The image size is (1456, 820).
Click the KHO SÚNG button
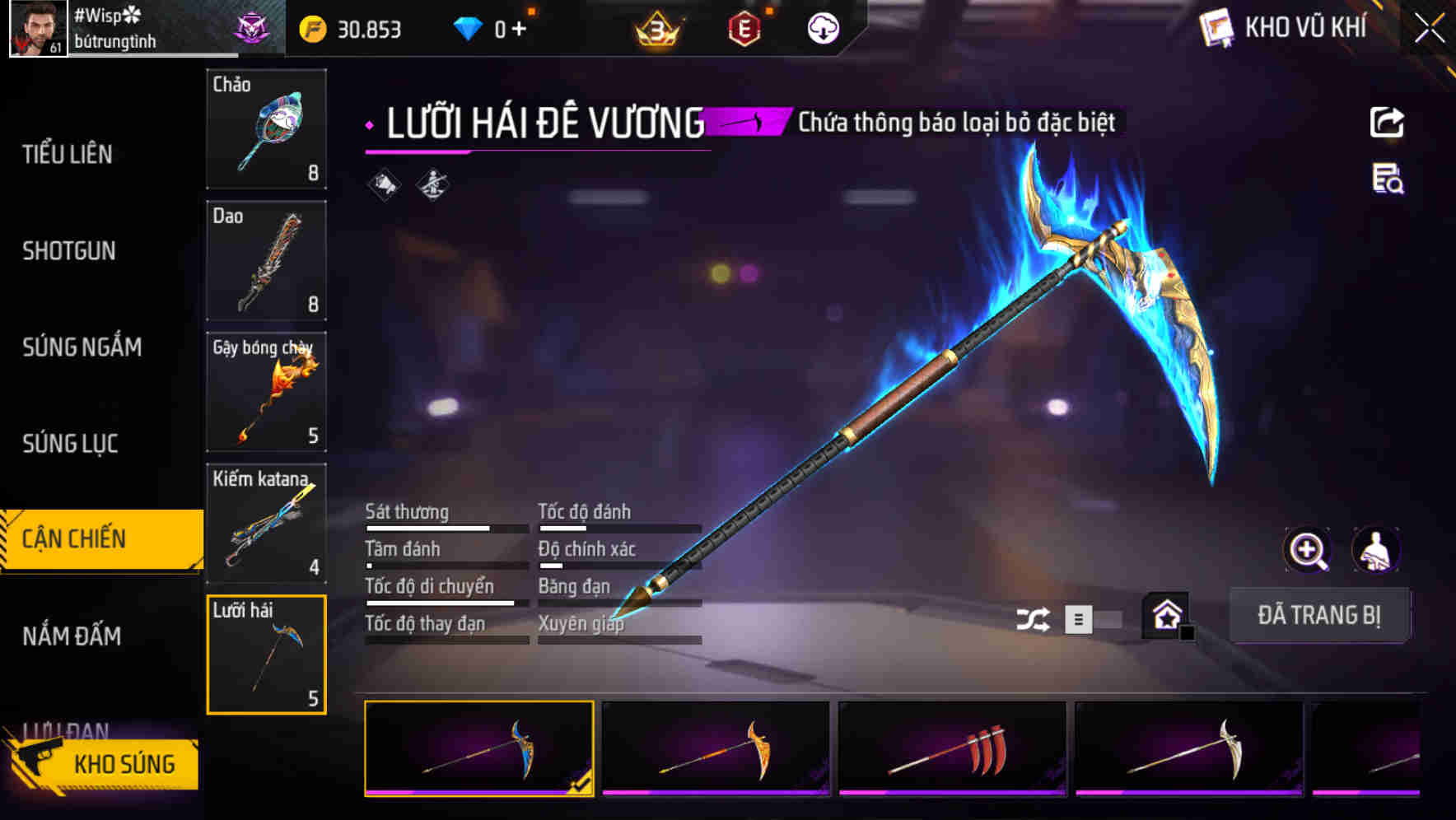(x=123, y=763)
